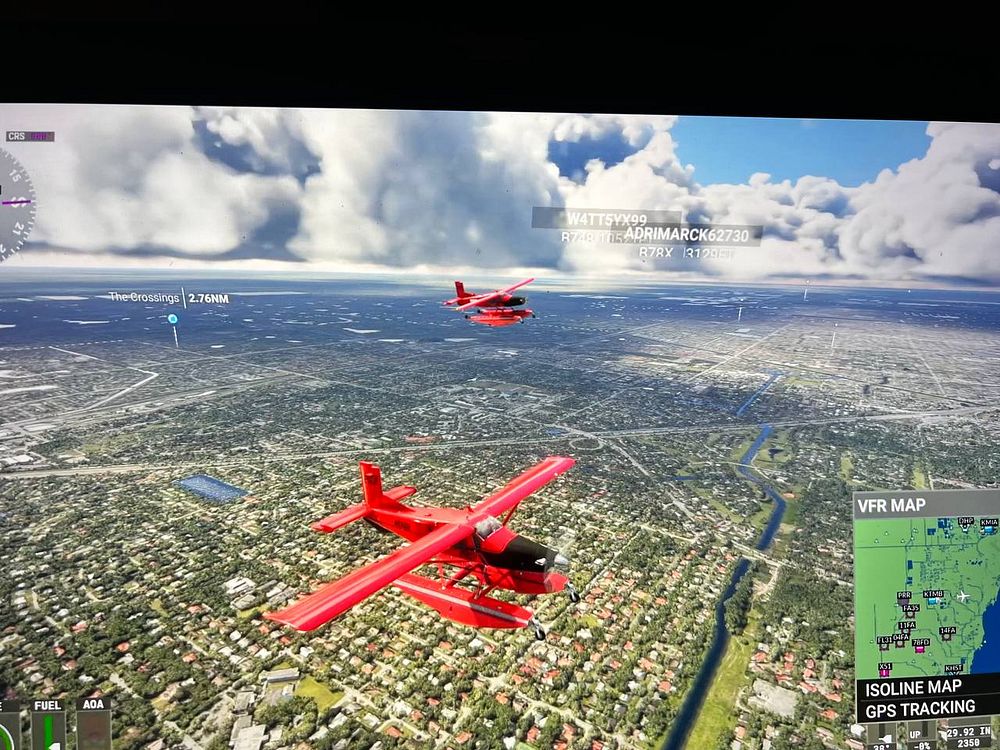Select the ISOLINE MAP option
1000x750 pixels.
coord(914,687)
